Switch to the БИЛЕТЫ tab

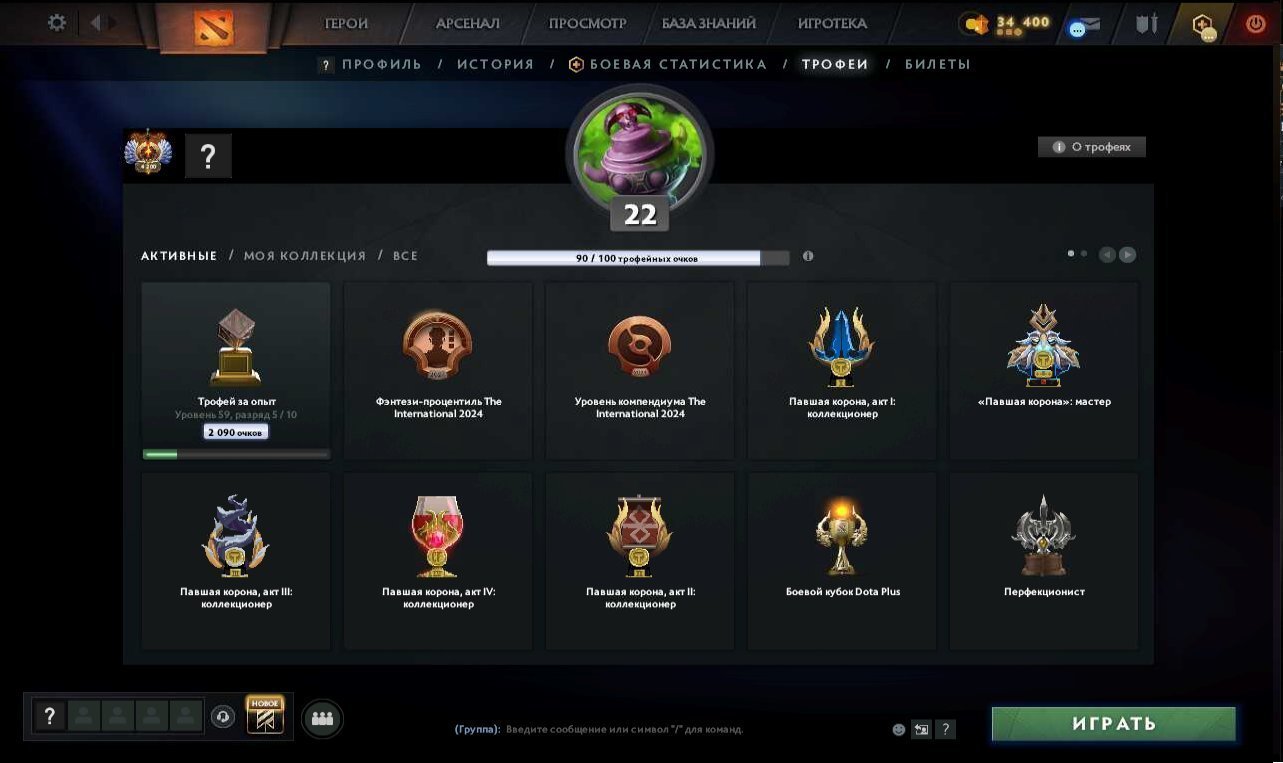tap(937, 63)
